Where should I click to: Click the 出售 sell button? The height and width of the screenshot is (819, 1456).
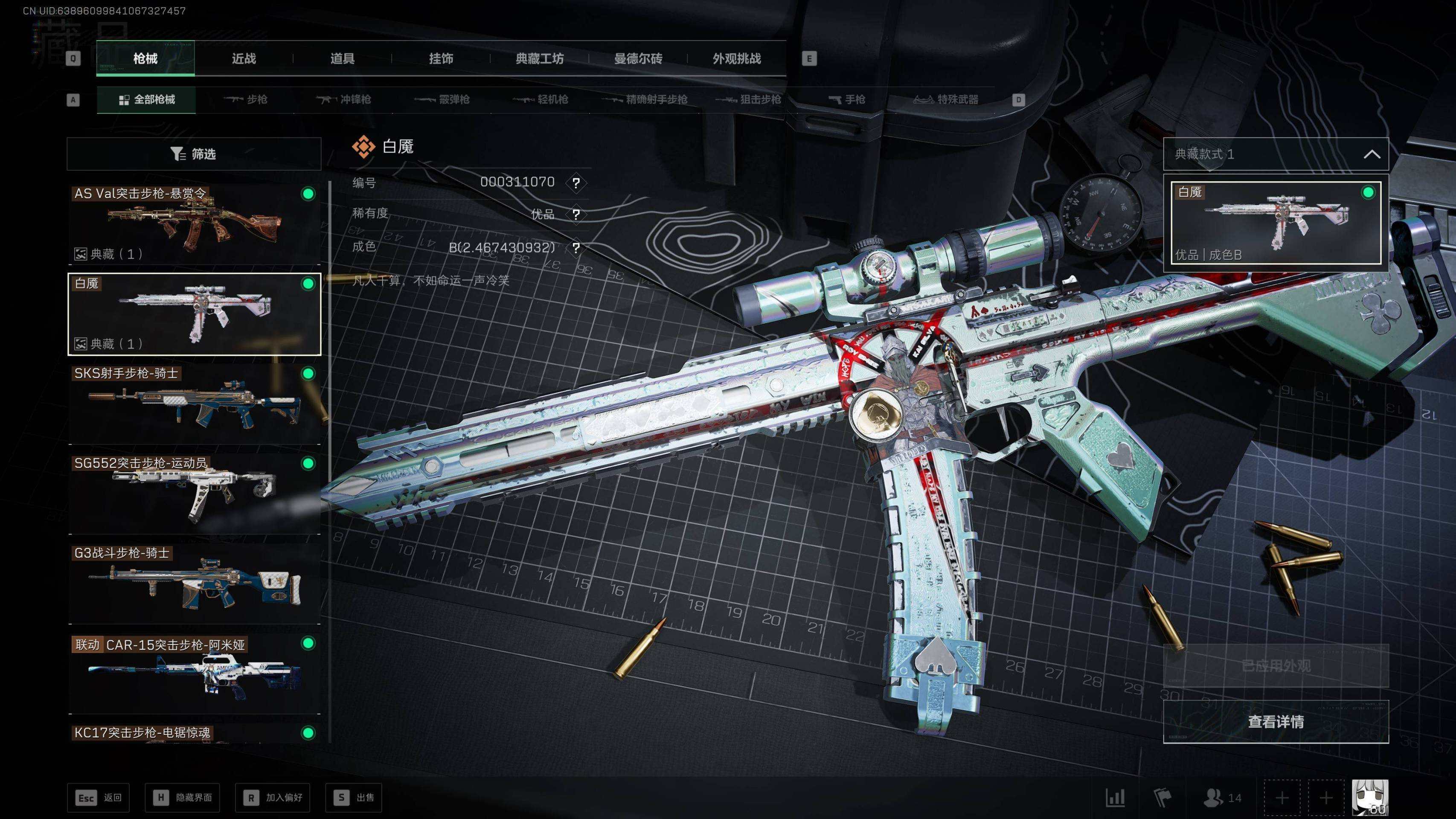coord(354,798)
